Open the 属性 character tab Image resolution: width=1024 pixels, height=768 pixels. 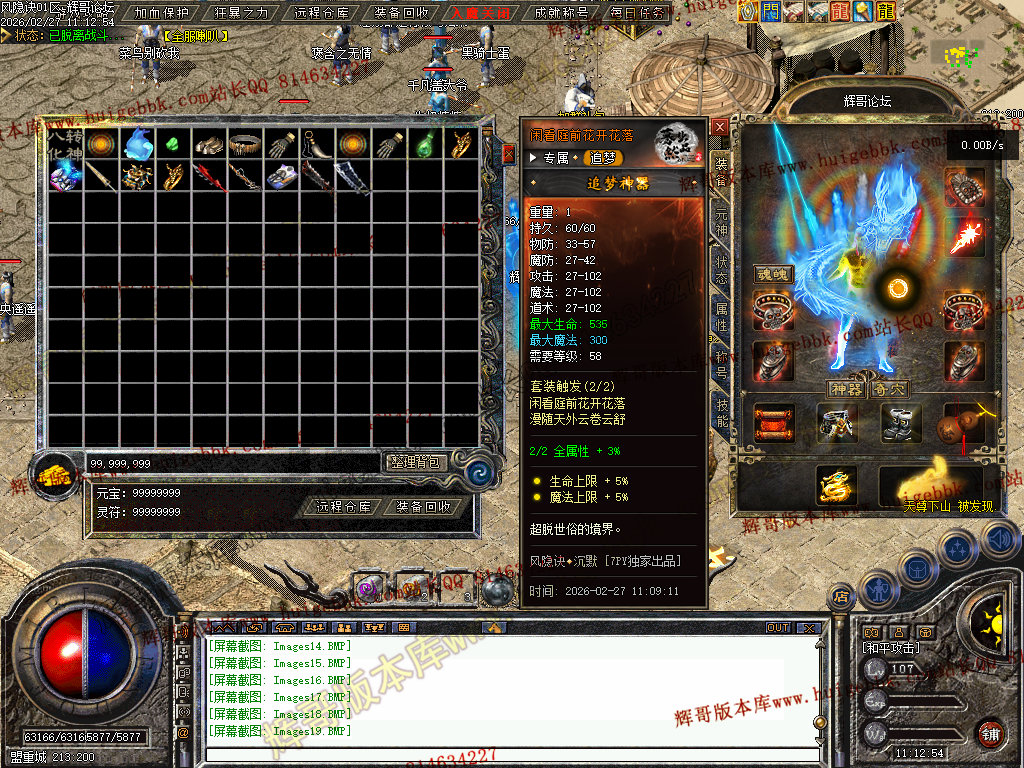click(720, 318)
